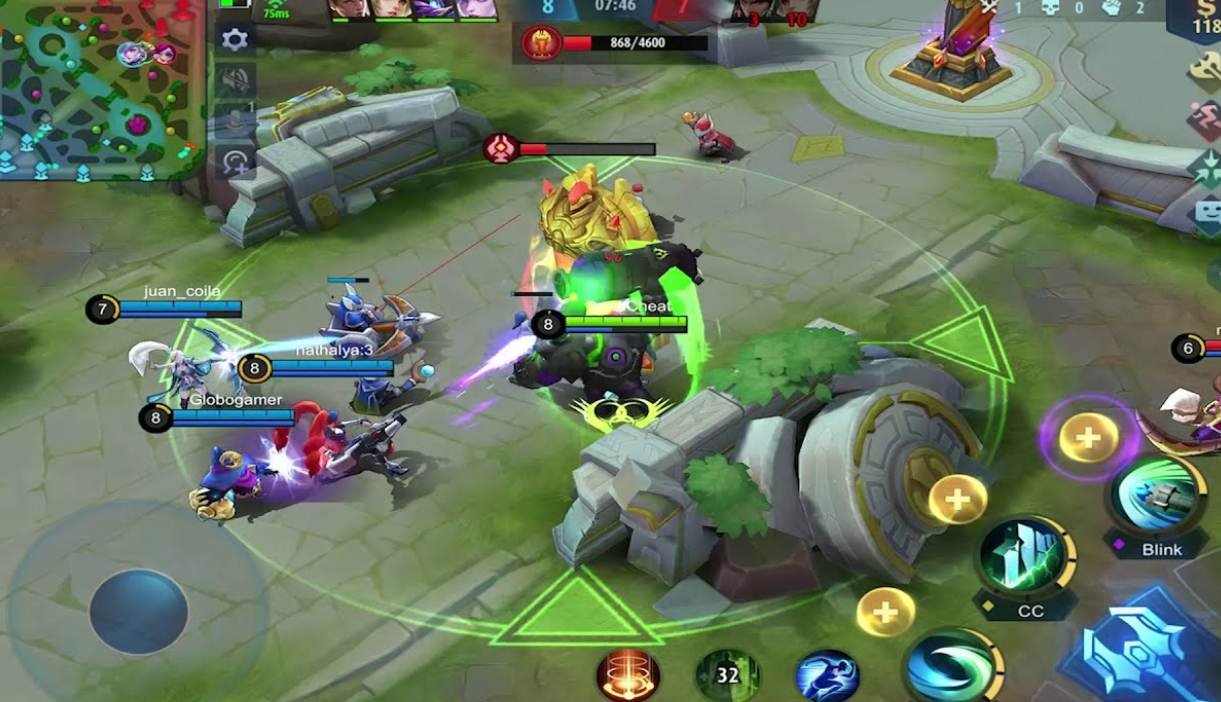Image resolution: width=1221 pixels, height=702 pixels.
Task: Use the Regen spell showing 32
Action: tap(727, 675)
